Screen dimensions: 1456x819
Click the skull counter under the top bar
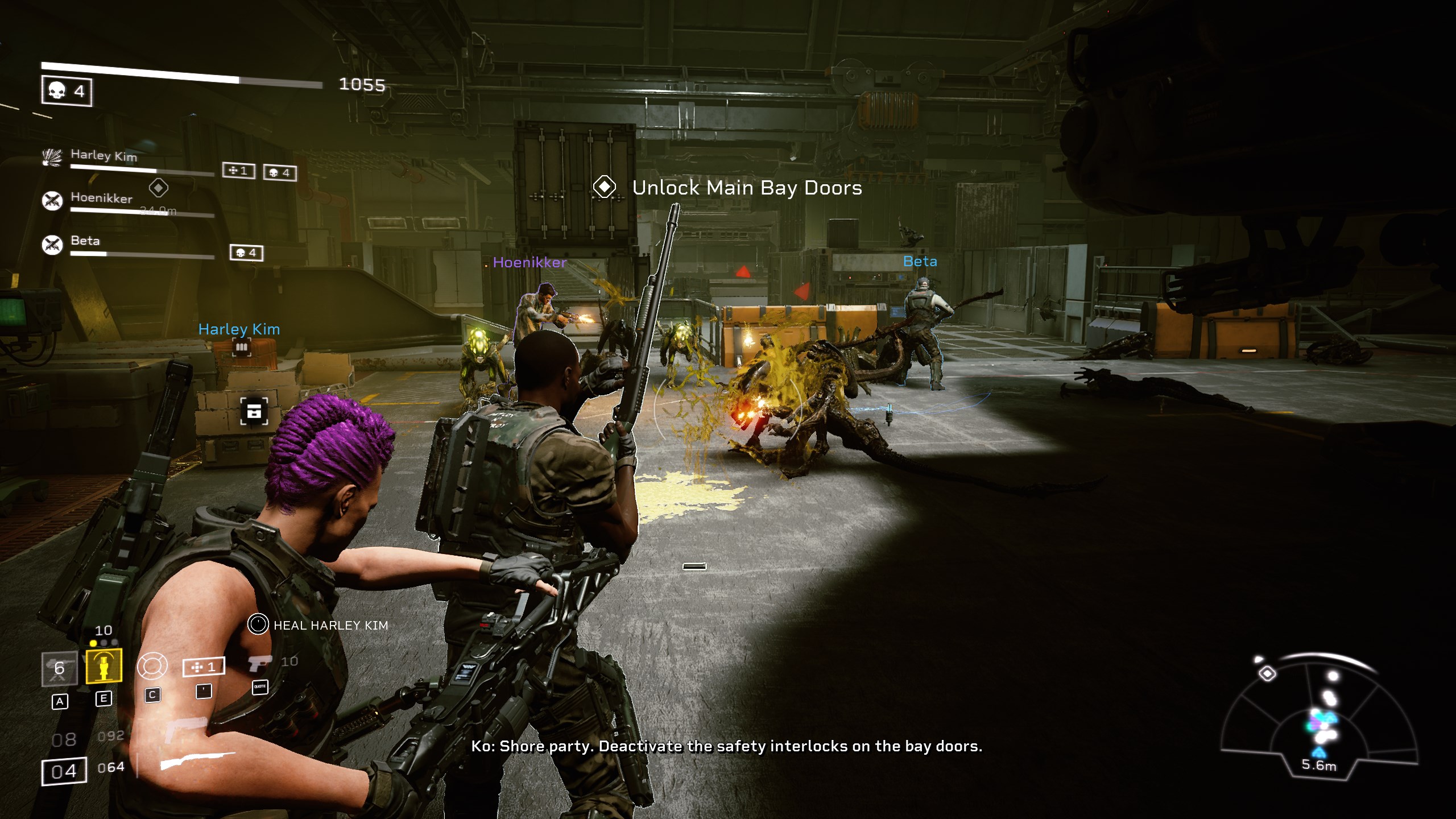[x=67, y=91]
